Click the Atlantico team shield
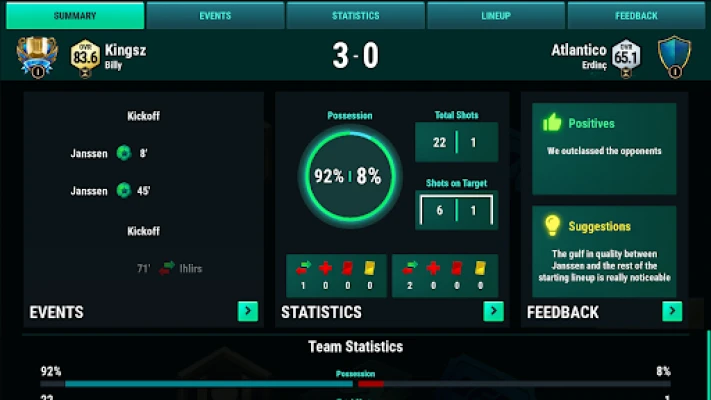 [x=673, y=56]
